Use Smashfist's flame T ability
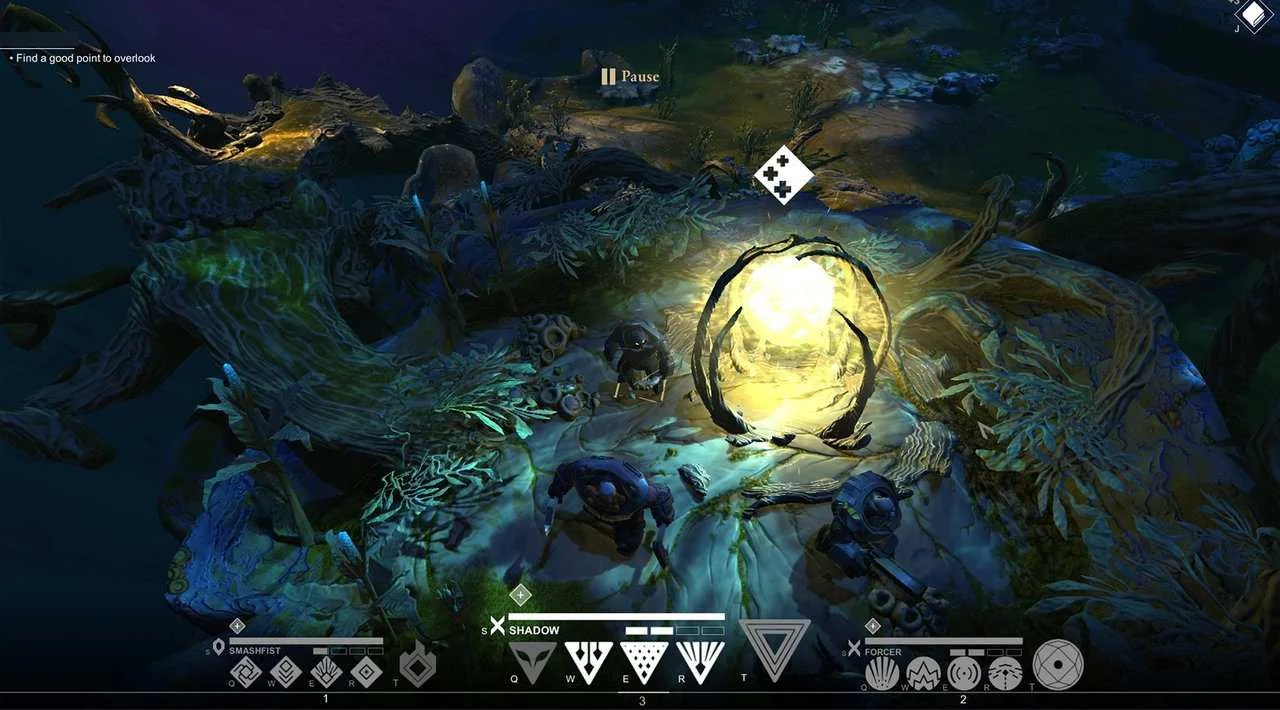 click(x=418, y=666)
